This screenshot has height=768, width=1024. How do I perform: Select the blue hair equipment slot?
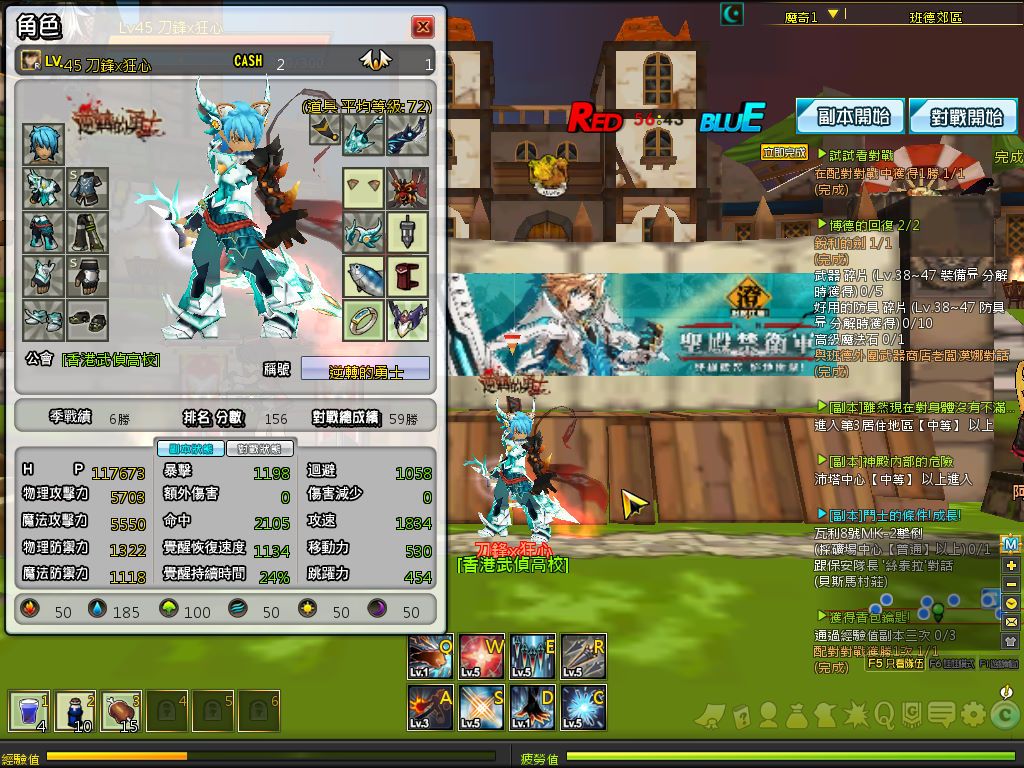point(44,145)
